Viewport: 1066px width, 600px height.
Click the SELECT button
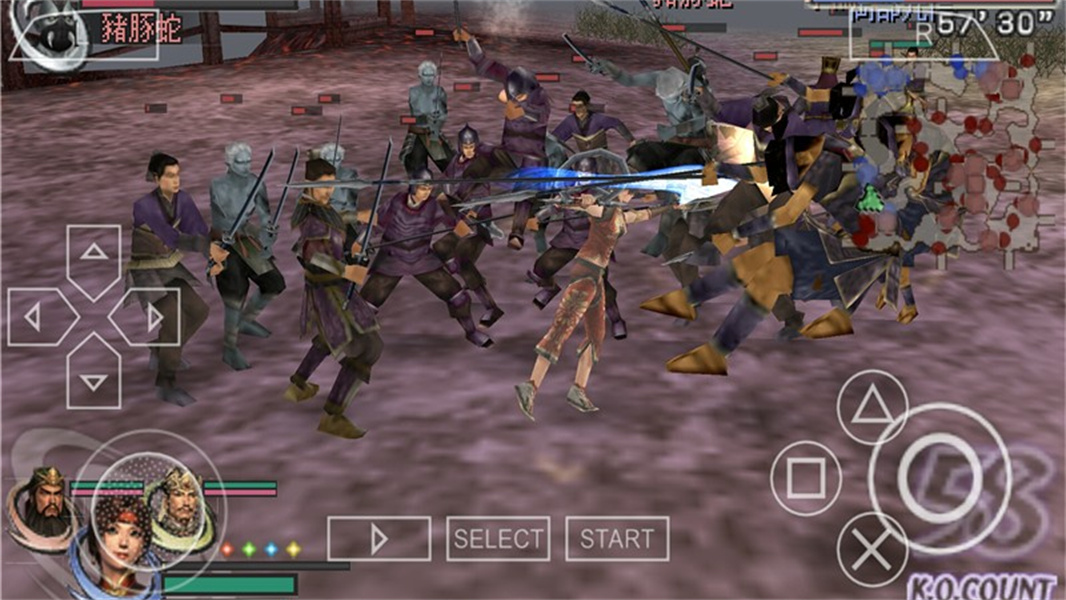[x=497, y=539]
